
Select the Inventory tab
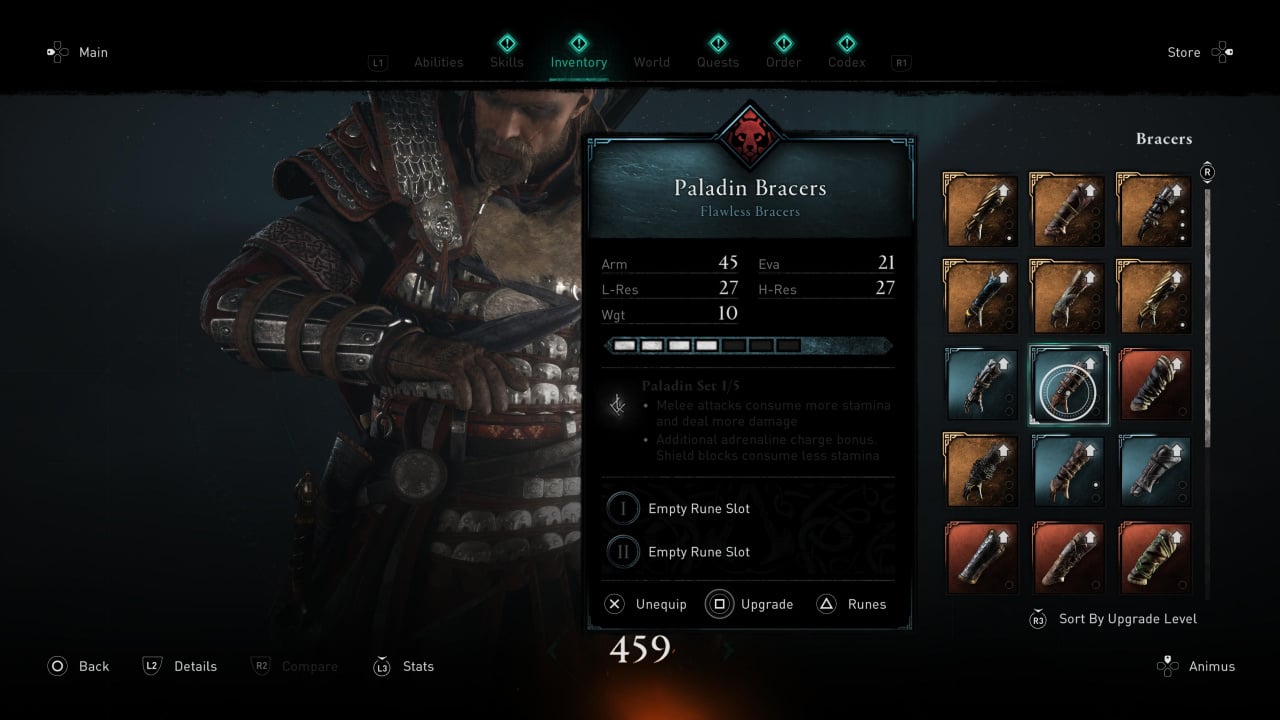click(x=578, y=61)
